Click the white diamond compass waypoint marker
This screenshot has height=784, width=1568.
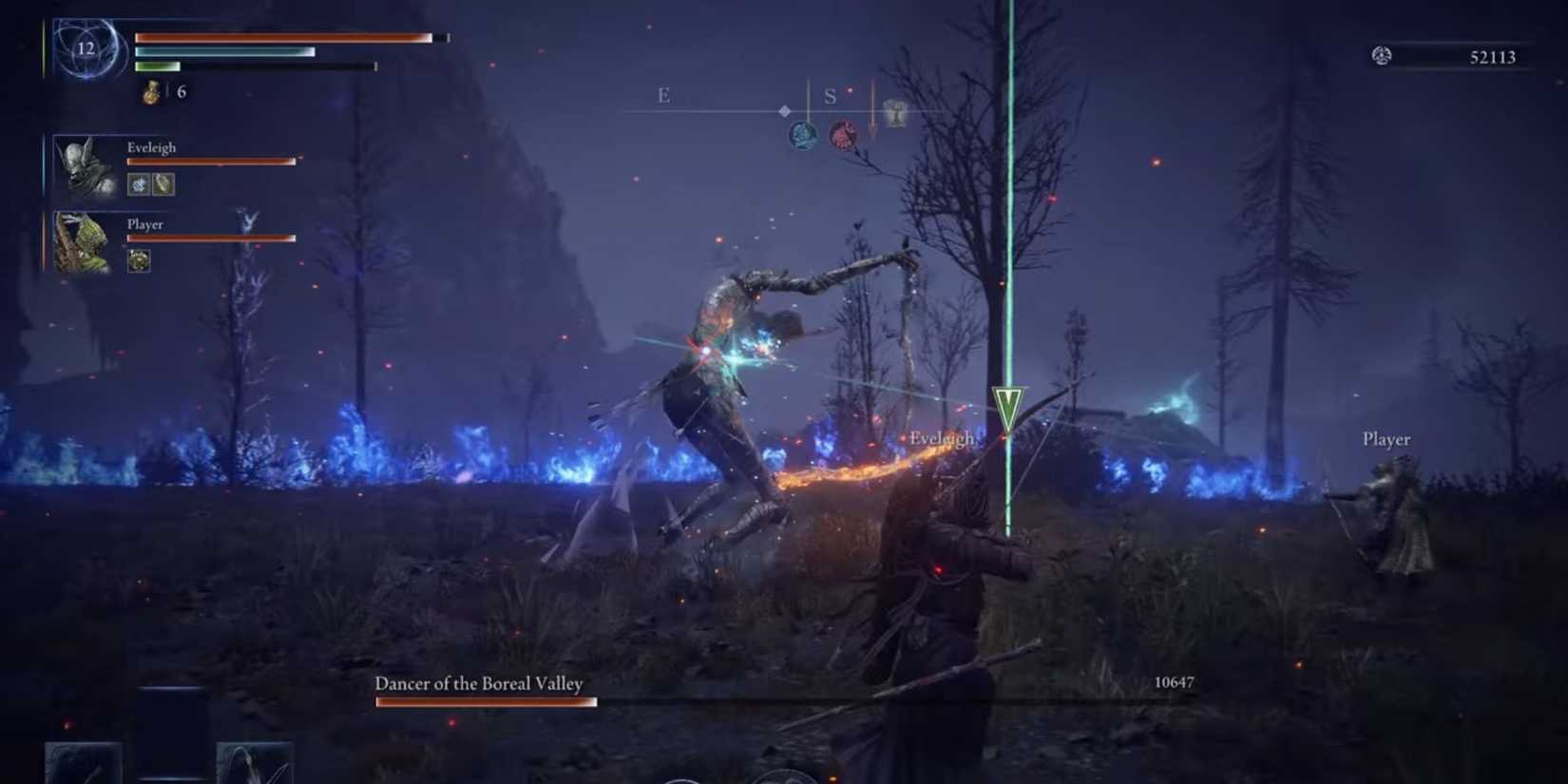[x=785, y=110]
